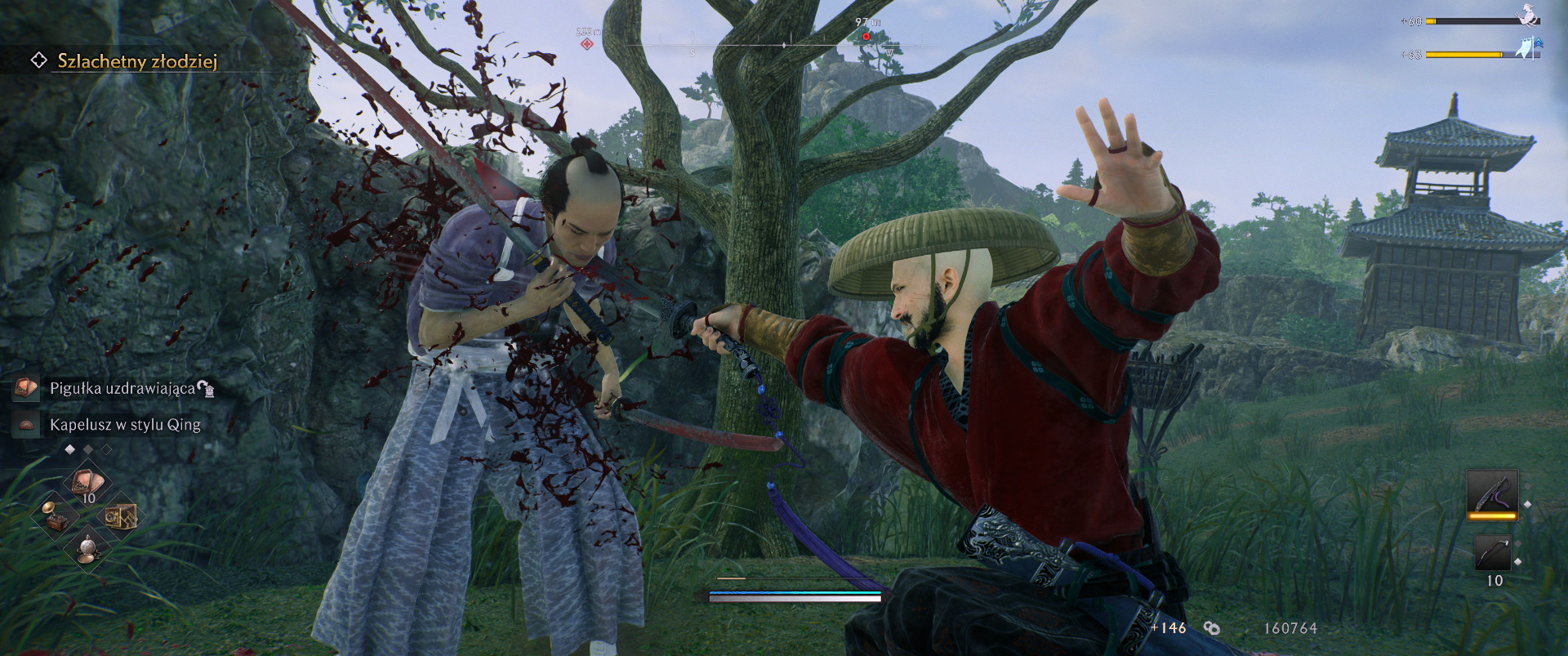Click the red diamond compass marker
This screenshot has width=1568, height=656.
[586, 43]
